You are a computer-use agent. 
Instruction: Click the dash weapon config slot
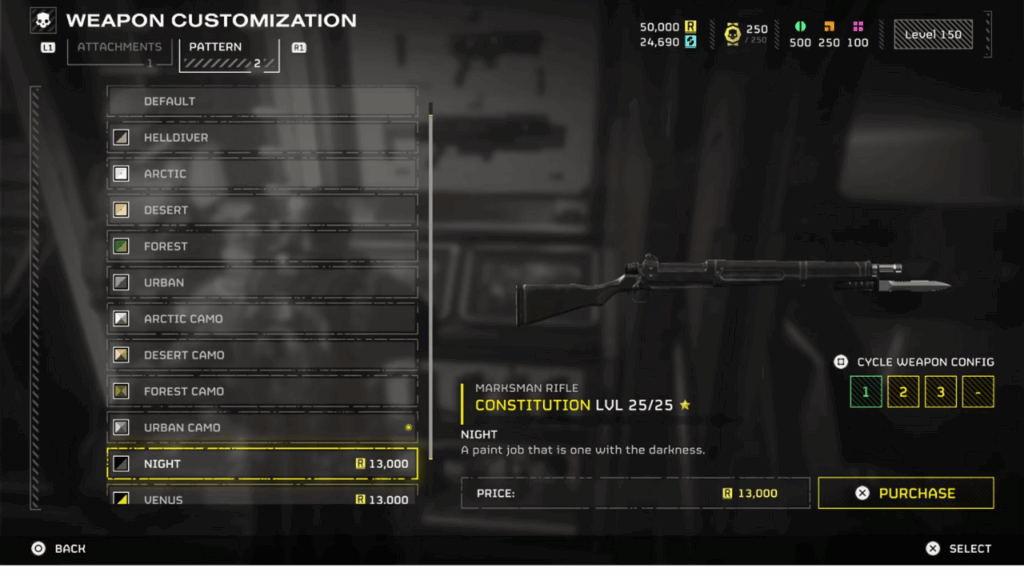[x=977, y=391]
